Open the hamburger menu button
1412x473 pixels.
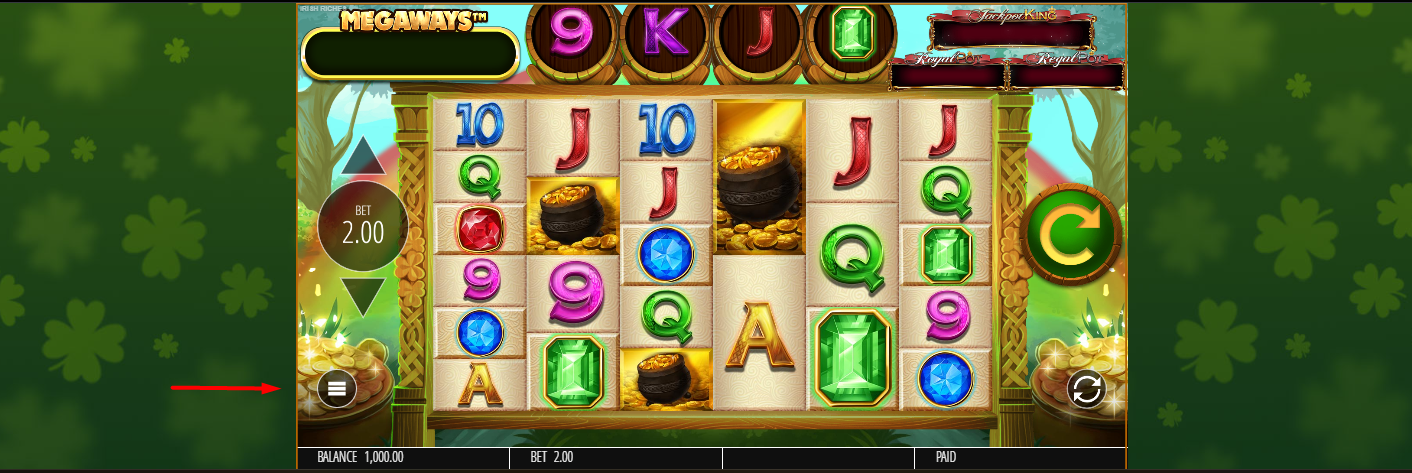click(x=337, y=389)
